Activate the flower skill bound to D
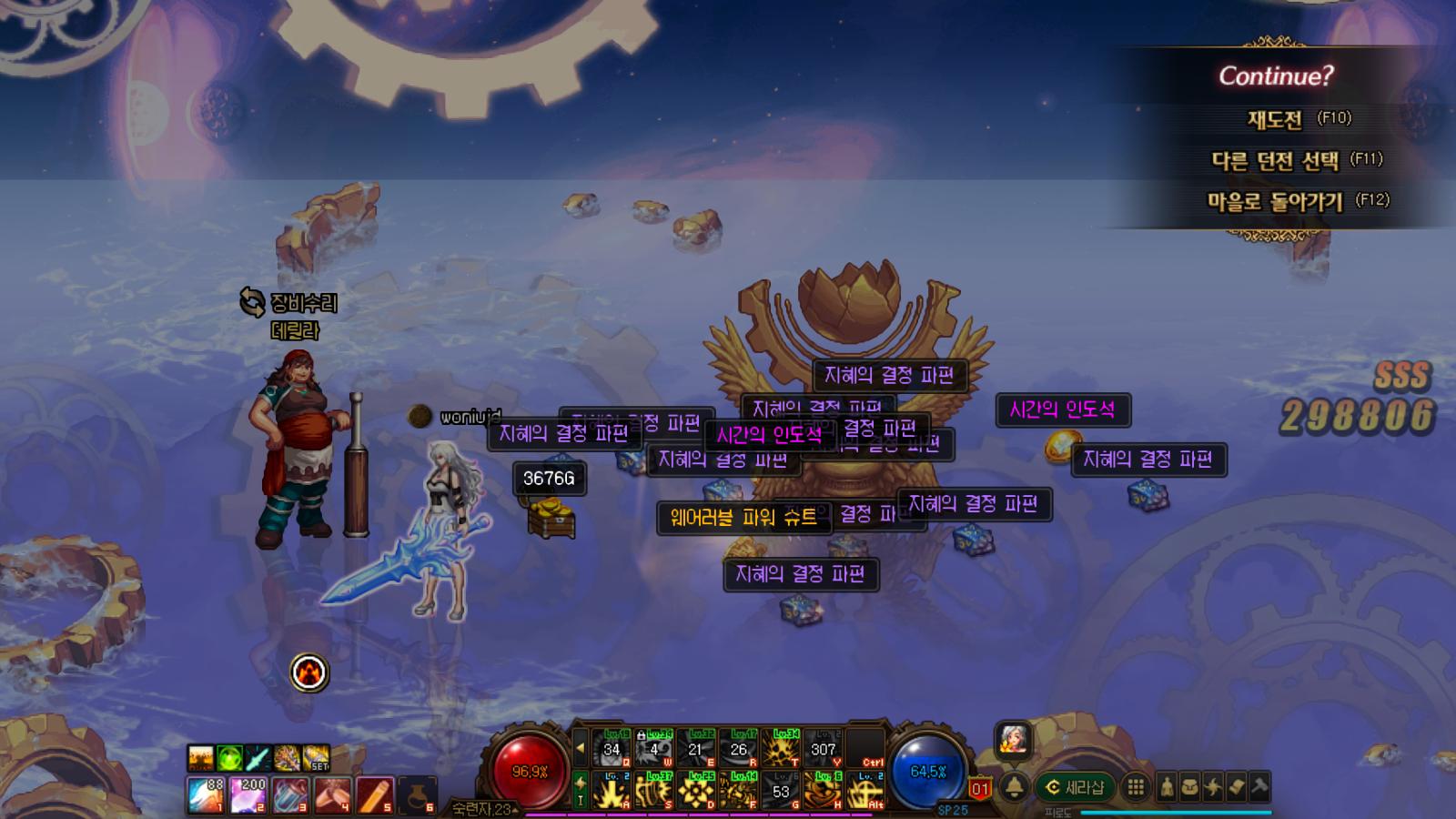This screenshot has width=1456, height=819. (x=696, y=791)
